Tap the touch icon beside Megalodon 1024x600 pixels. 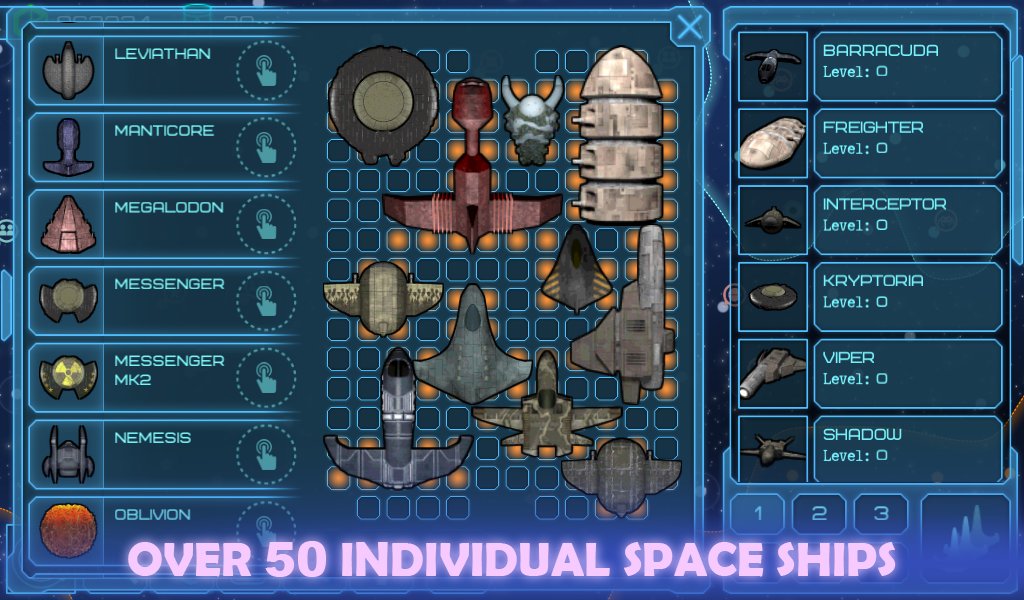[x=265, y=224]
